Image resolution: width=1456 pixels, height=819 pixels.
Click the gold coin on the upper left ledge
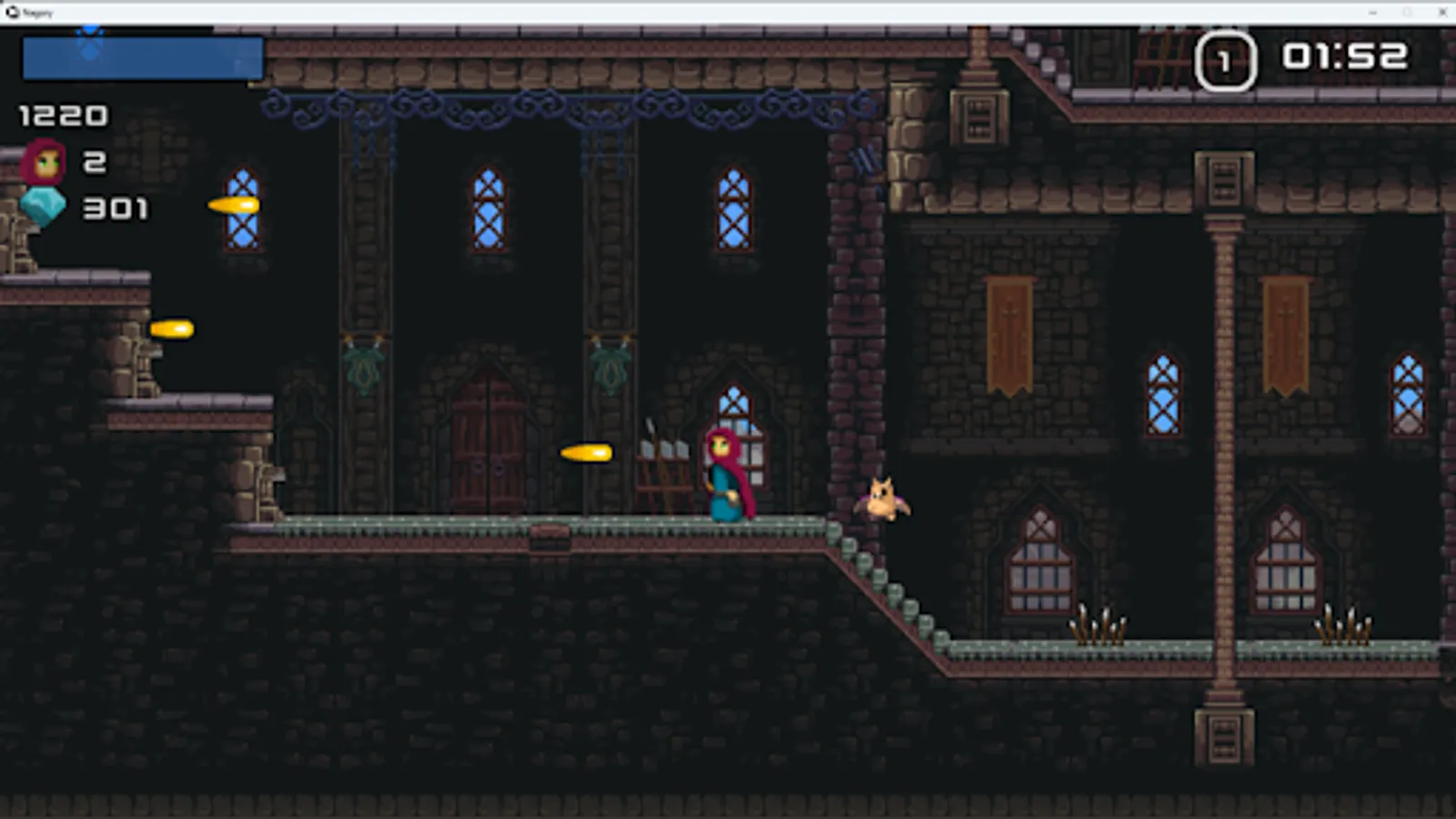click(235, 206)
